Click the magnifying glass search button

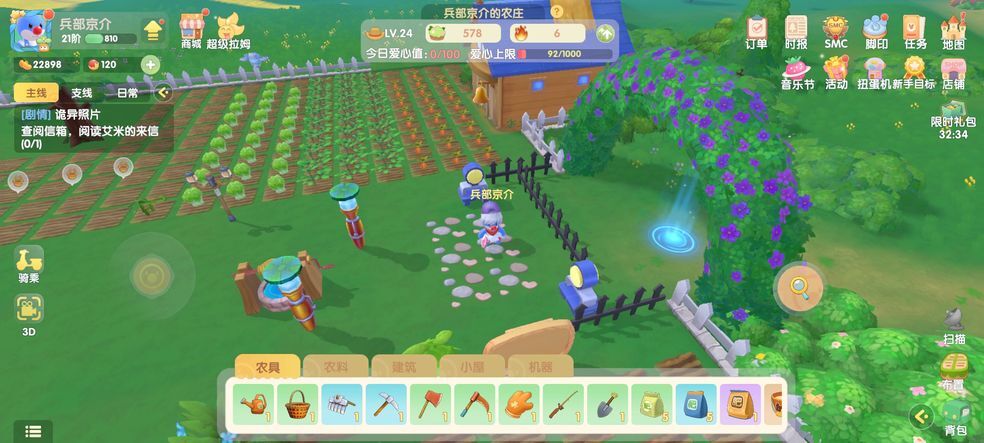[800, 288]
